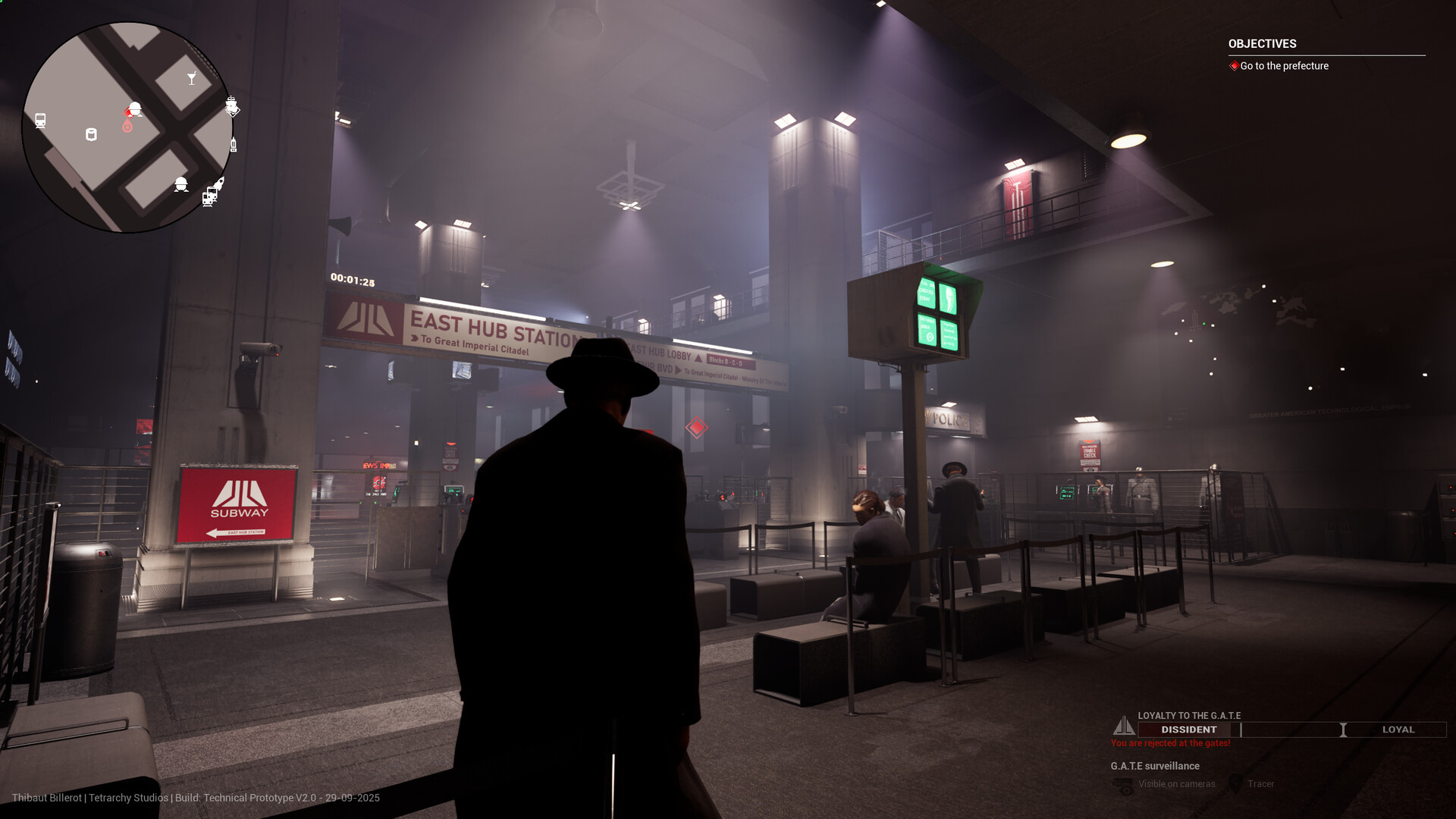Choose the lone single-train marker on the minimap

click(x=40, y=120)
